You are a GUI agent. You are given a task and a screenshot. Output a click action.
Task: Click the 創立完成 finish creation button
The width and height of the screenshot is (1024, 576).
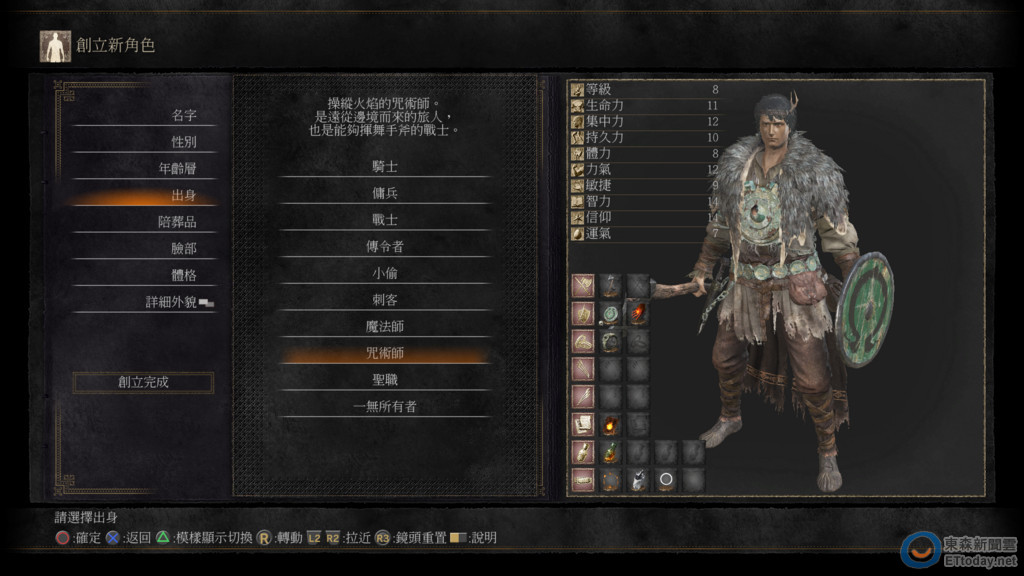(143, 382)
